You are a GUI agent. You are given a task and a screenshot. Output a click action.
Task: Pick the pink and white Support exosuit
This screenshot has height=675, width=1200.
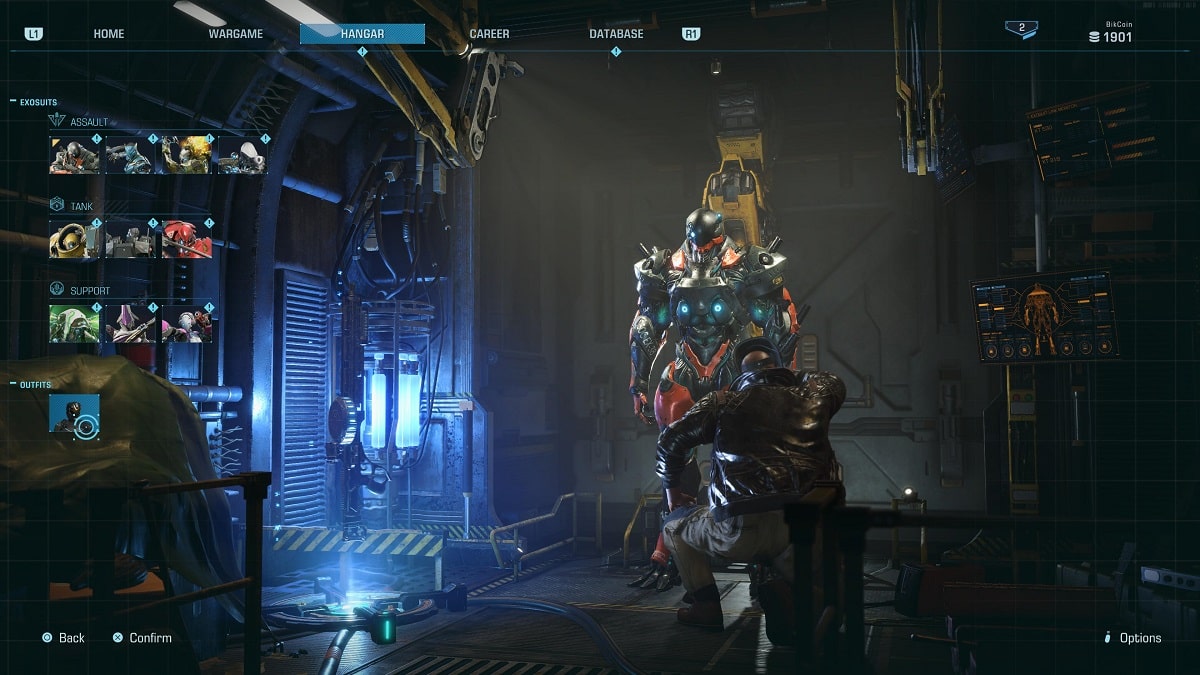[187, 324]
